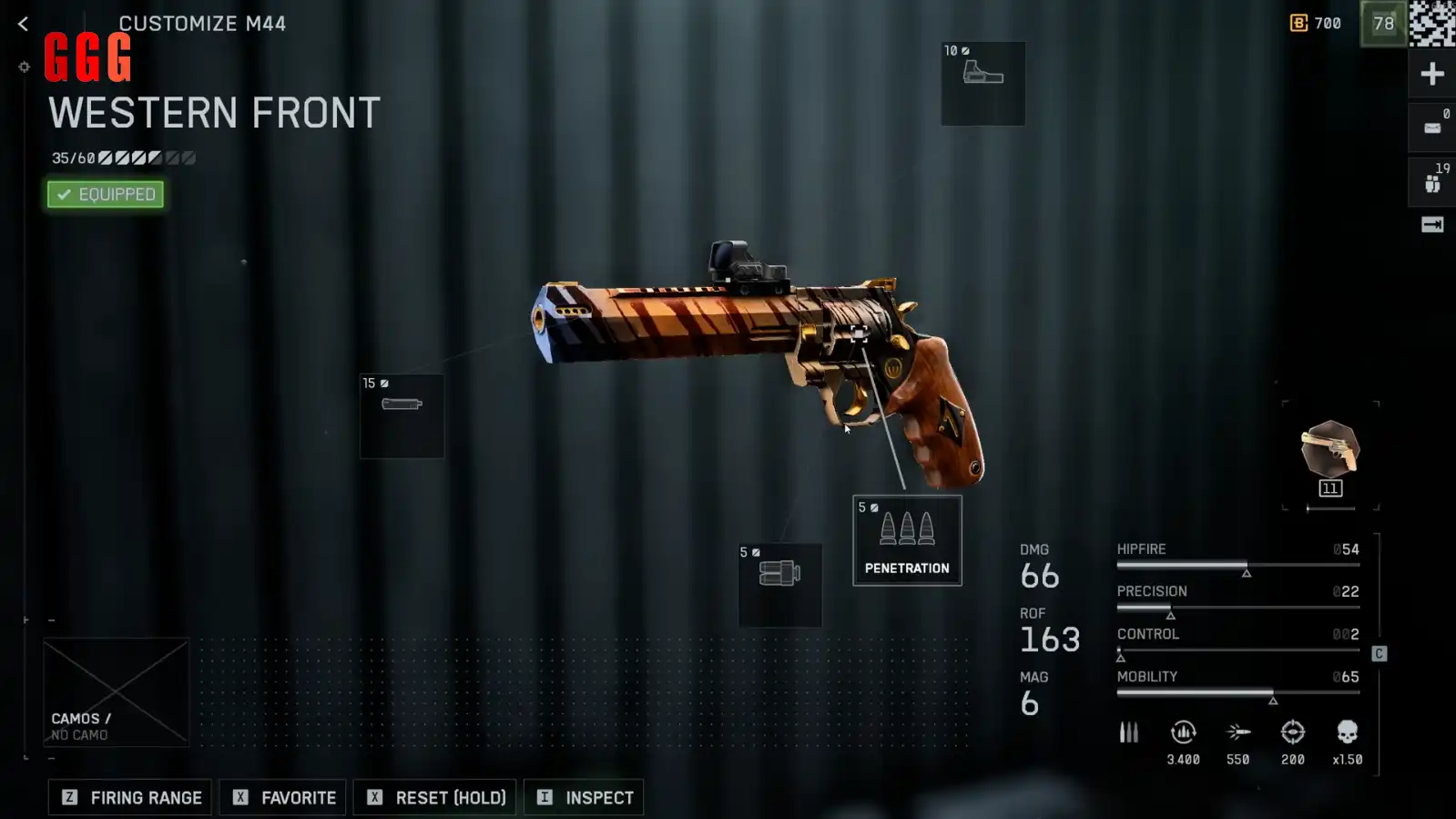Screen dimensions: 1456x819
Task: Inspect the weapon
Action: [584, 797]
